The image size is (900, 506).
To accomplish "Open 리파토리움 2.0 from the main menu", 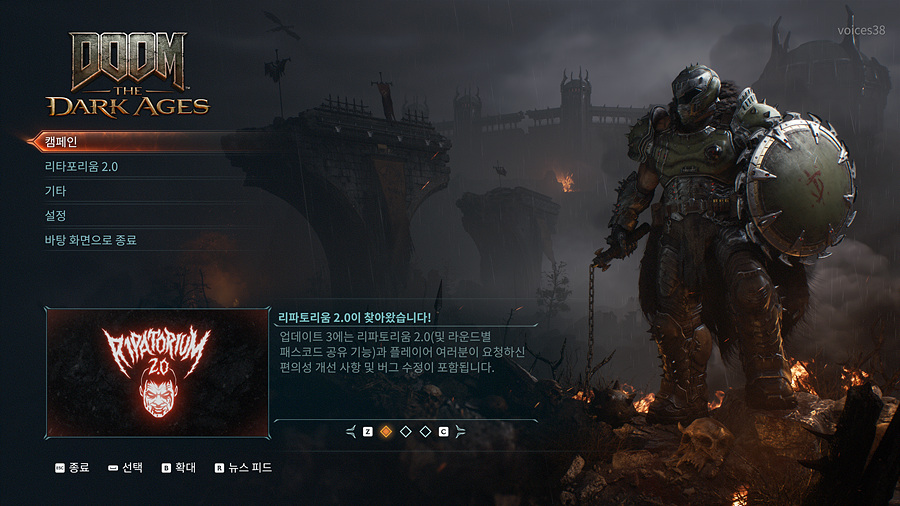I will [82, 167].
